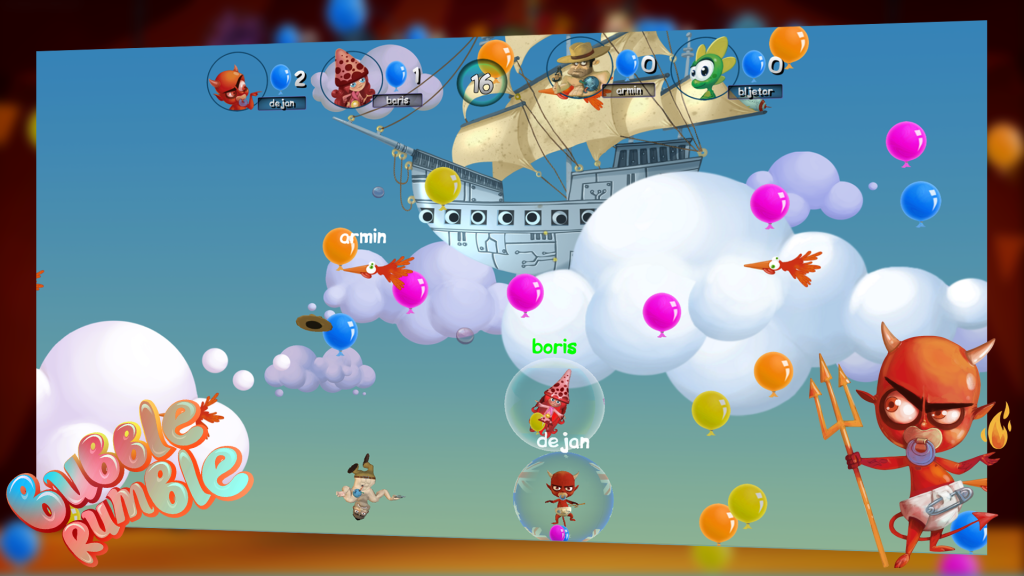
Task: Select boris's polka-dot hat portrait
Action: 351,80
